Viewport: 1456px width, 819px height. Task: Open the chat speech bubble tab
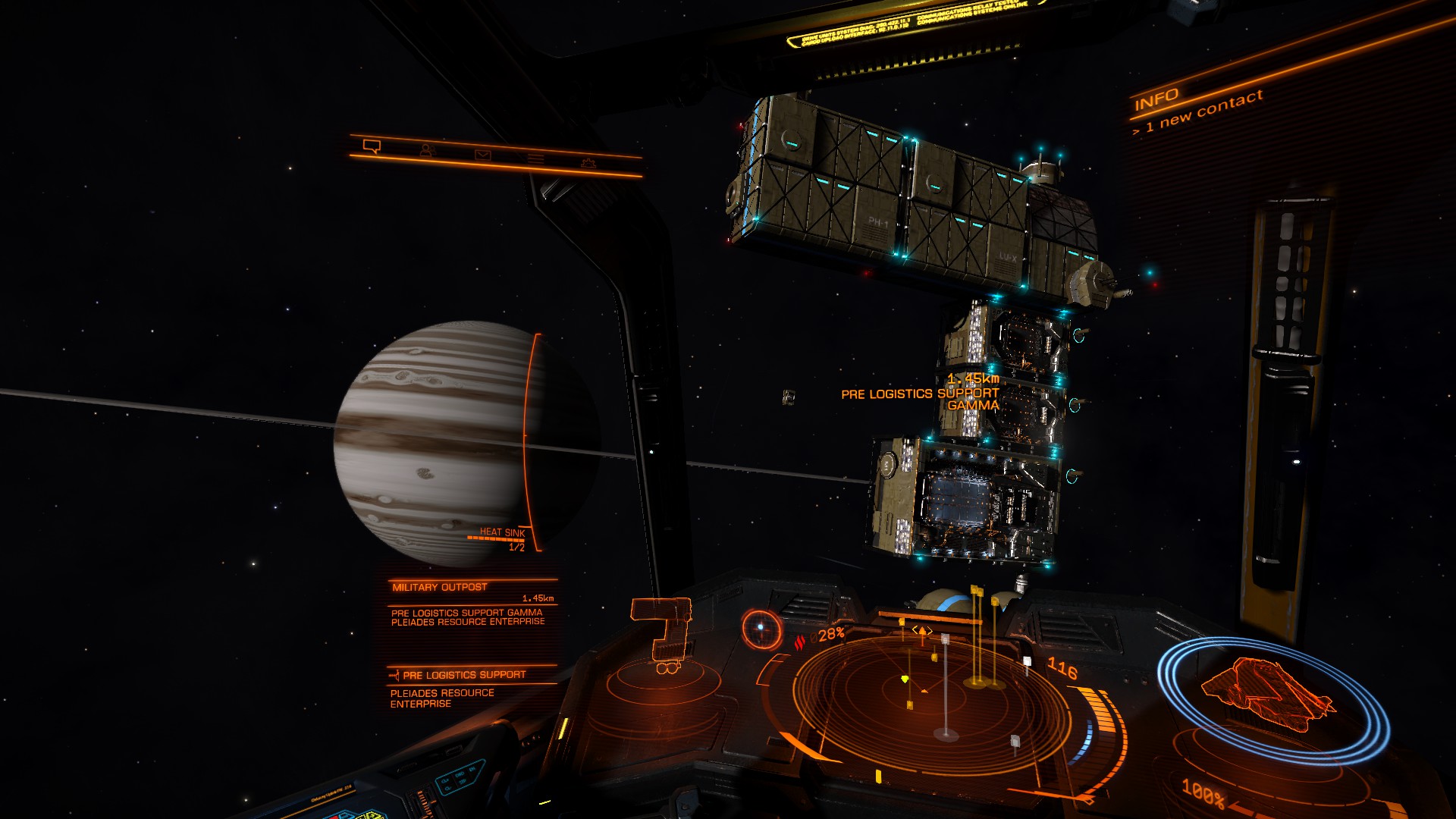pyautogui.click(x=372, y=146)
